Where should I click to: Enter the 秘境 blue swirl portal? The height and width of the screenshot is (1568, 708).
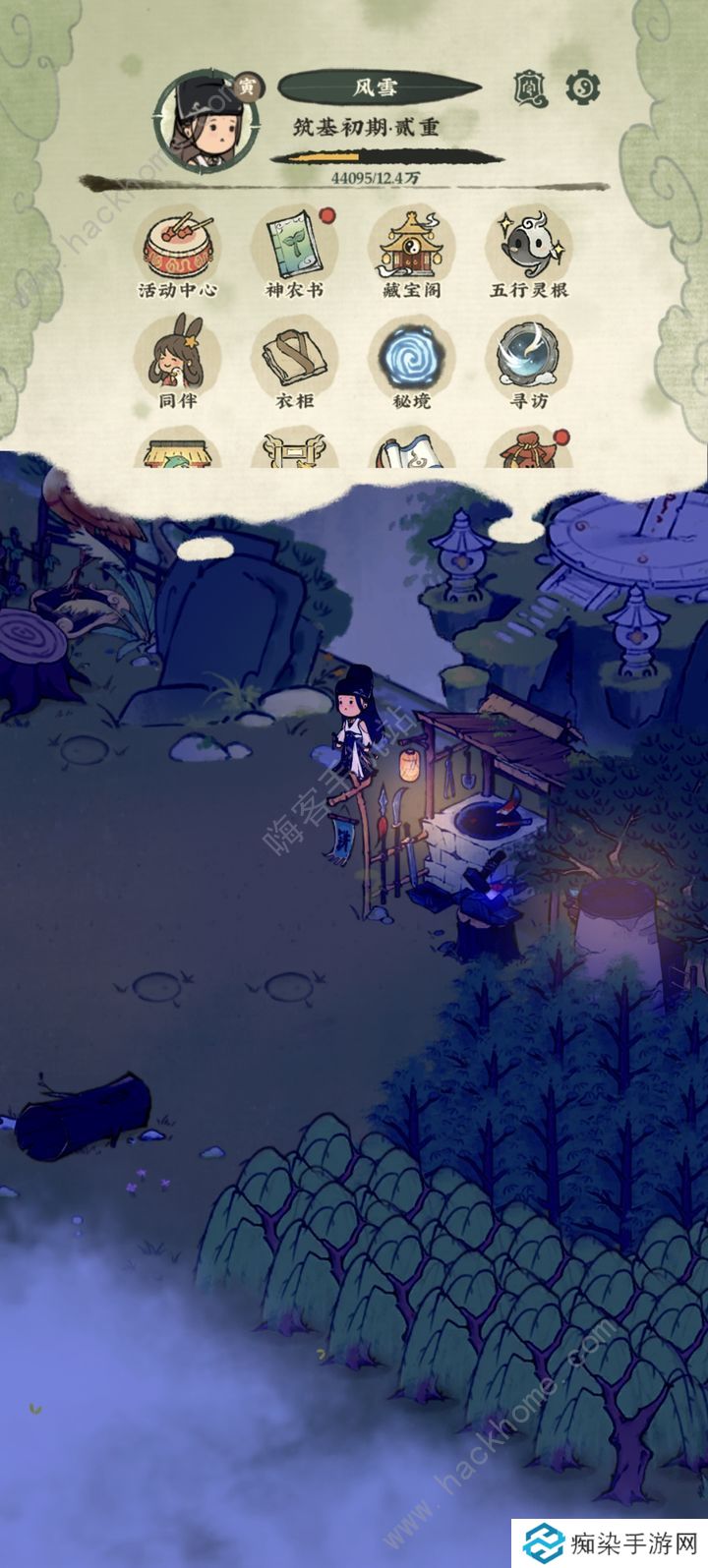click(x=411, y=358)
